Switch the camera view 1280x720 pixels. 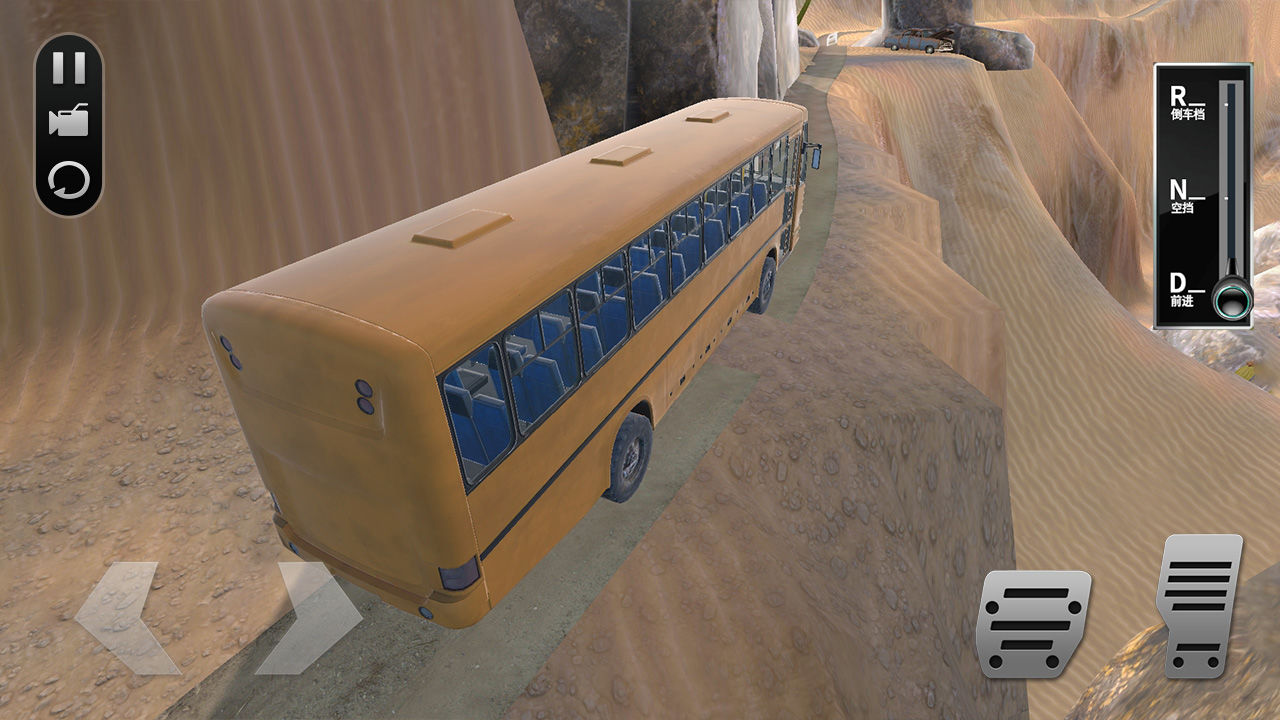click(x=69, y=121)
